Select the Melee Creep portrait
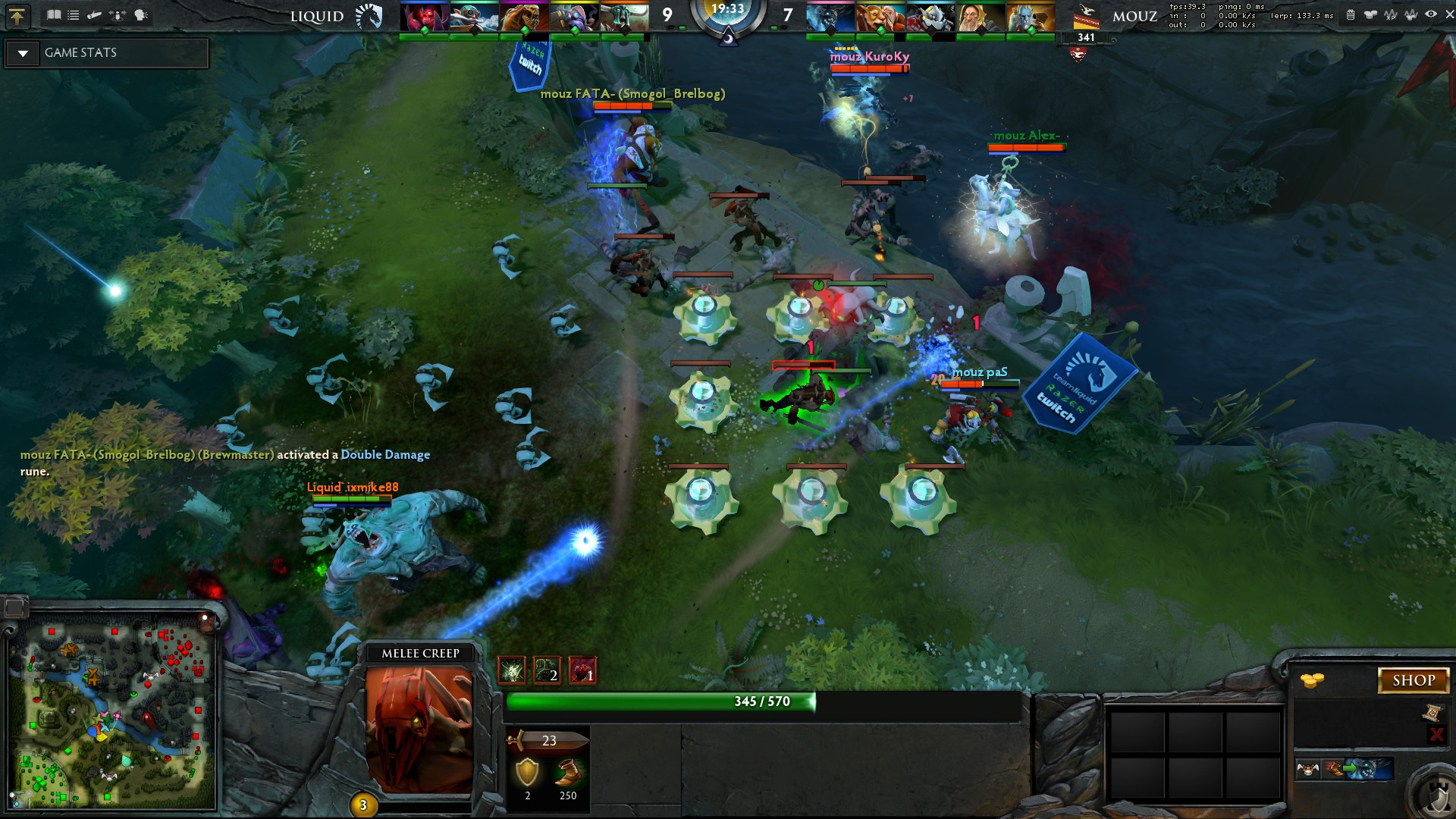 click(x=419, y=730)
